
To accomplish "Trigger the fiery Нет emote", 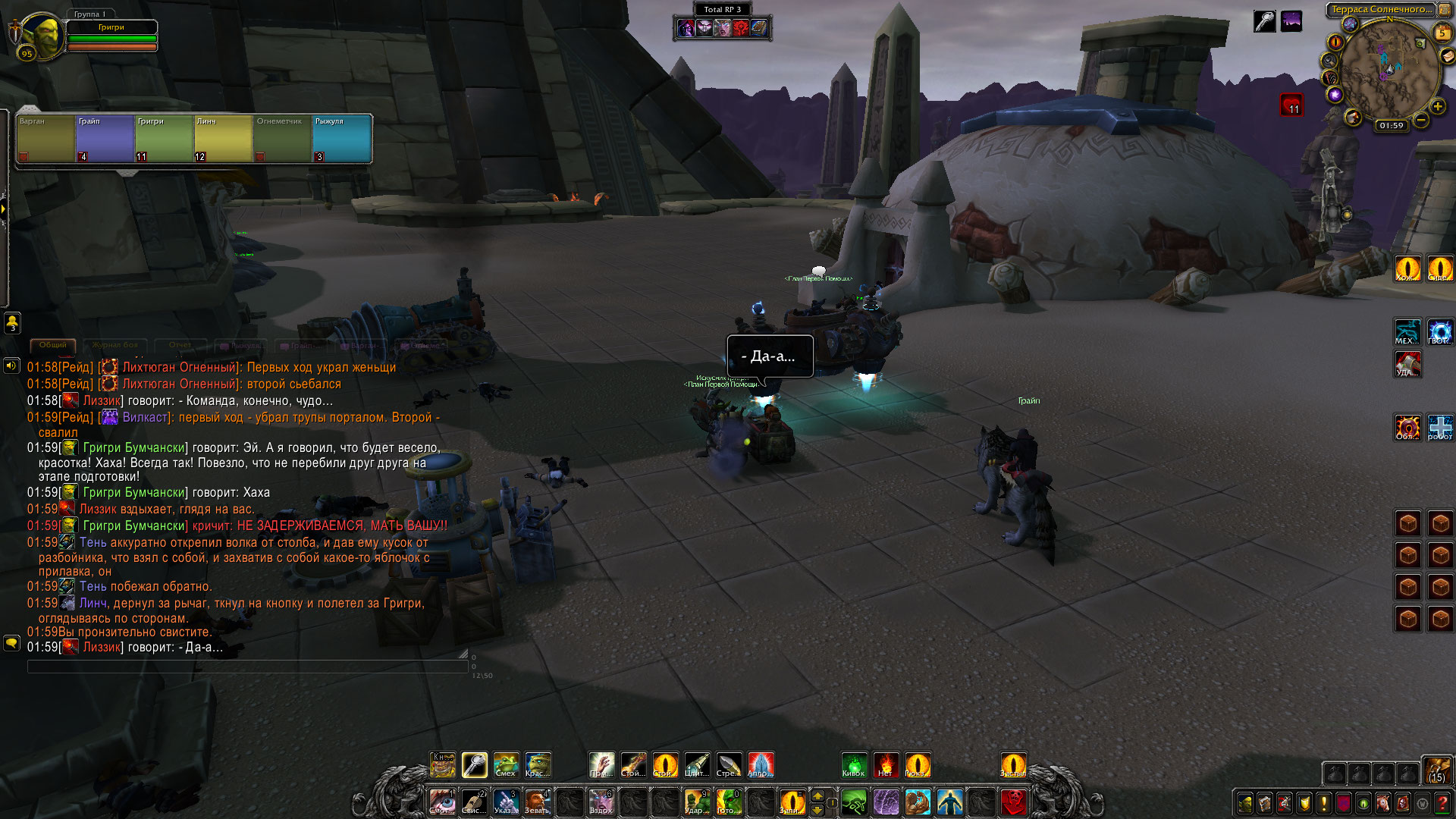I will pyautogui.click(x=886, y=765).
